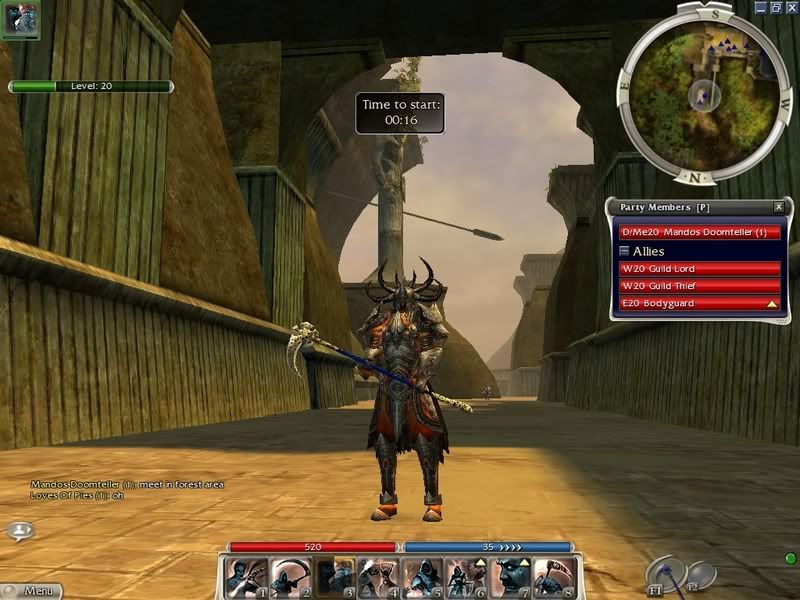Collapse the Allies section
The width and height of the screenshot is (800, 600).
click(625, 251)
